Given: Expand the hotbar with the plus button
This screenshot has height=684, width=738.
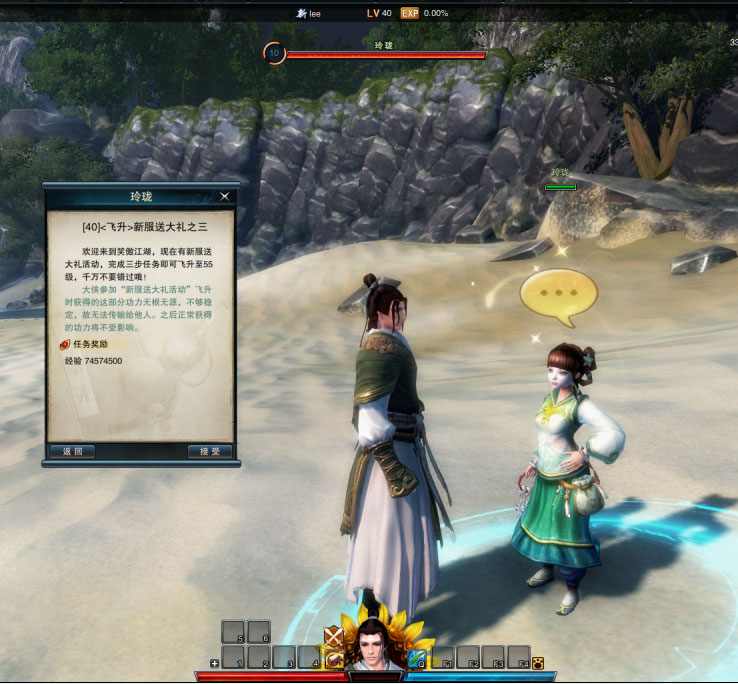Looking at the screenshot, I should click(x=214, y=663).
